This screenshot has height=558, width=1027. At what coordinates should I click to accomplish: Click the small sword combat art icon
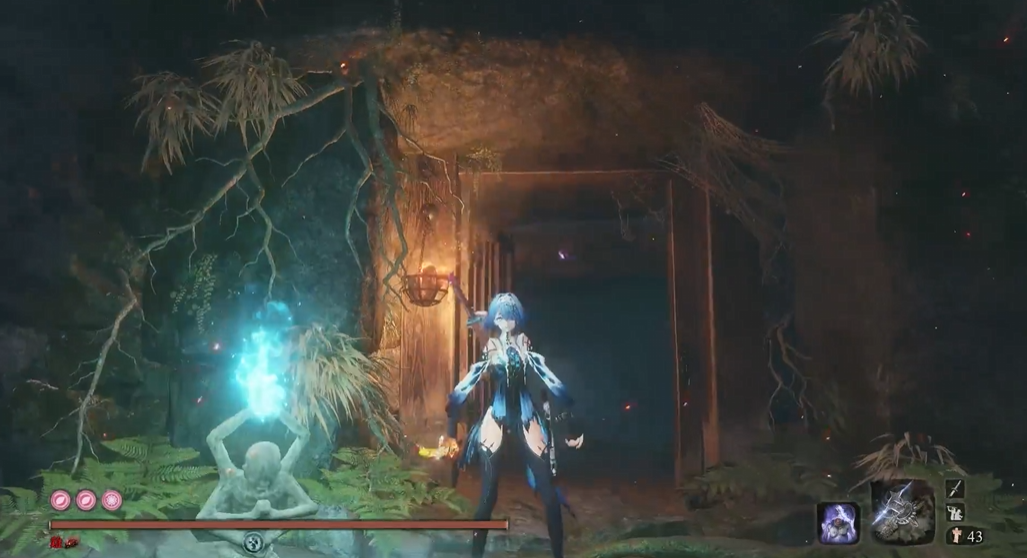click(x=955, y=488)
